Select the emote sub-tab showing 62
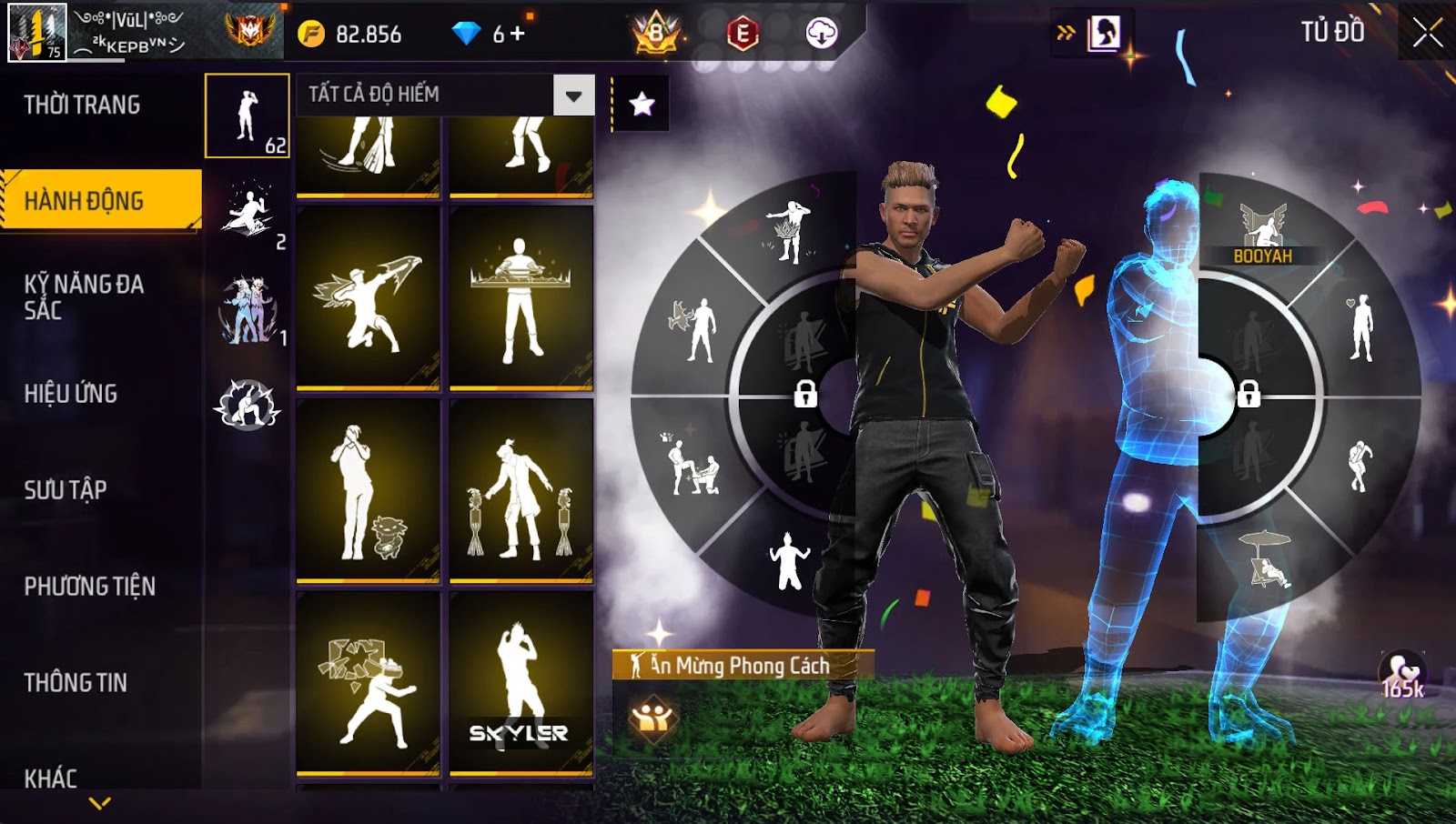Screen dimensions: 1456x824 [248, 116]
